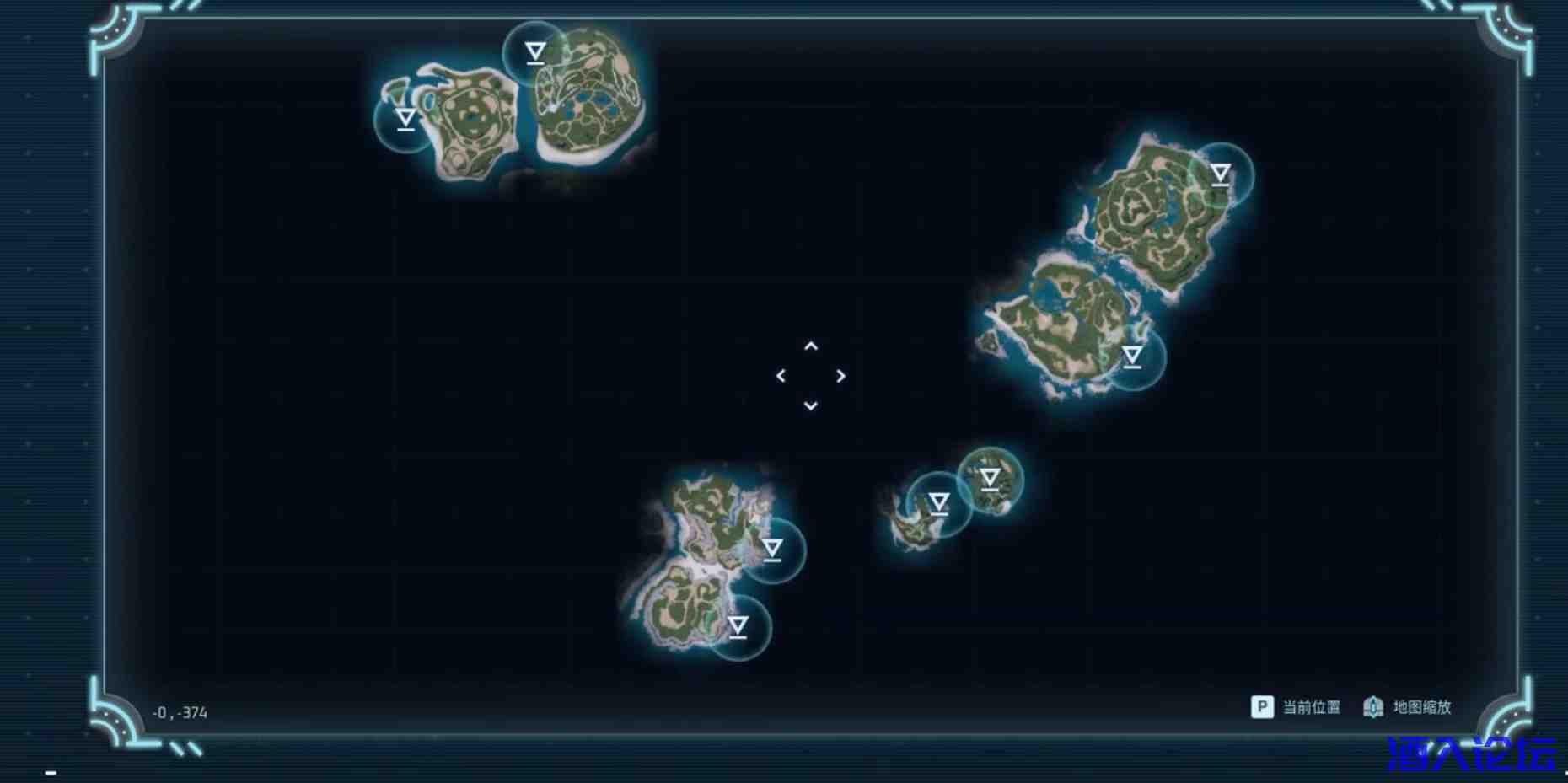
Task: Open the fast travel point at the northeast island's top
Action: 1219,174
